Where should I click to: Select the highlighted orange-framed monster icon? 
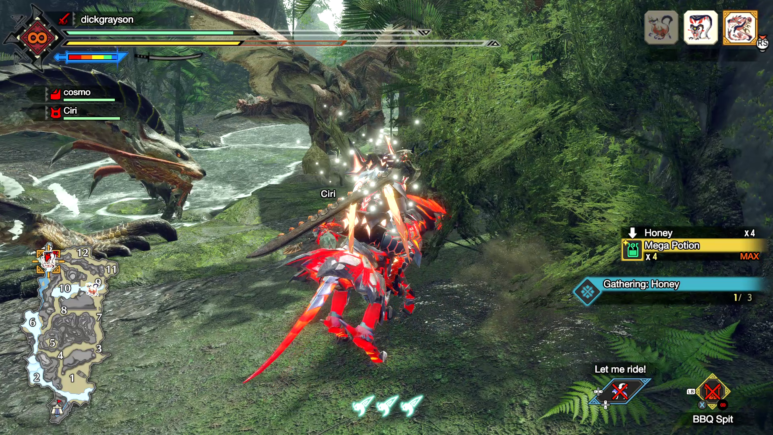(740, 27)
